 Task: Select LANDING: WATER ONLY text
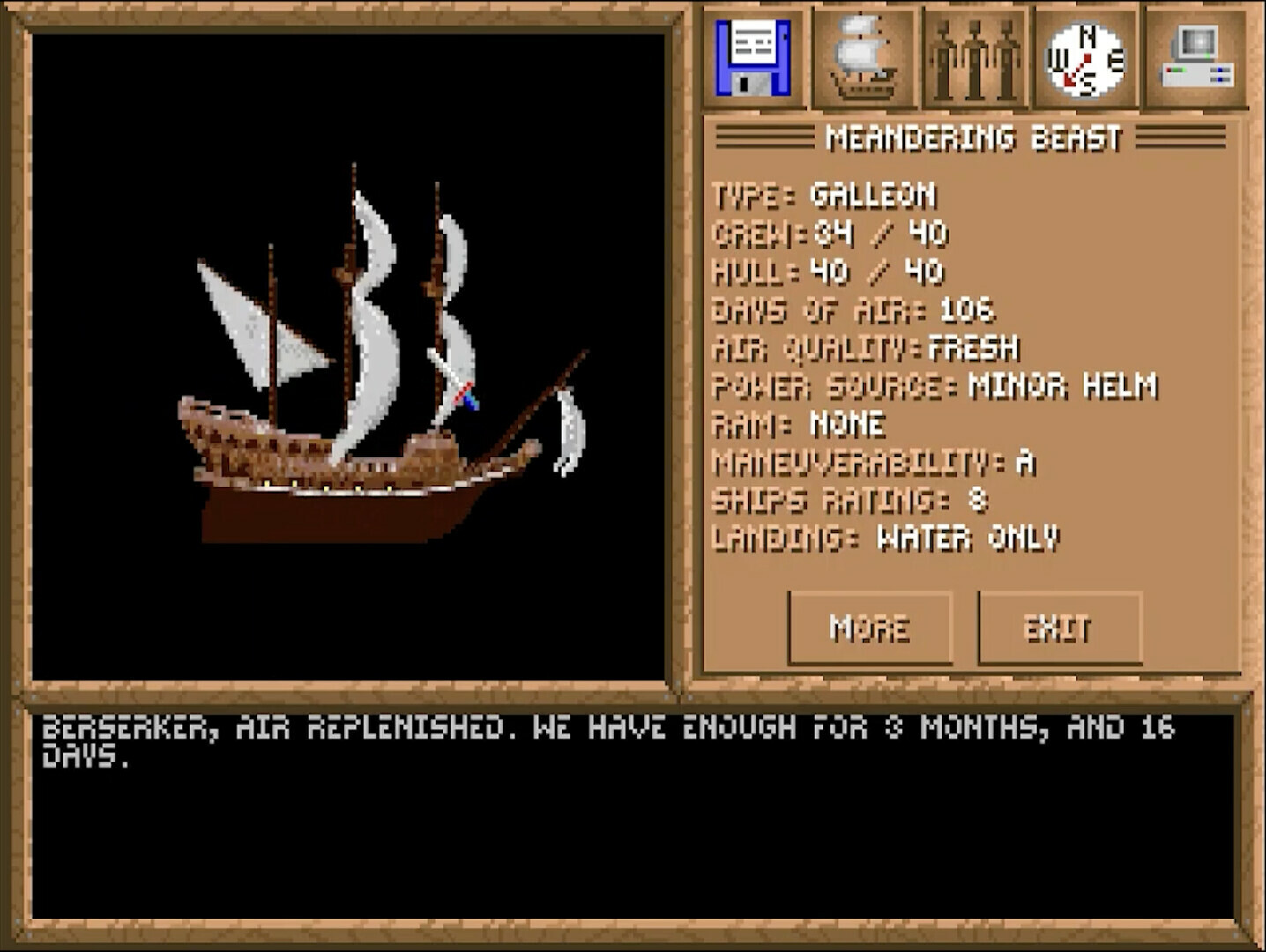click(886, 538)
